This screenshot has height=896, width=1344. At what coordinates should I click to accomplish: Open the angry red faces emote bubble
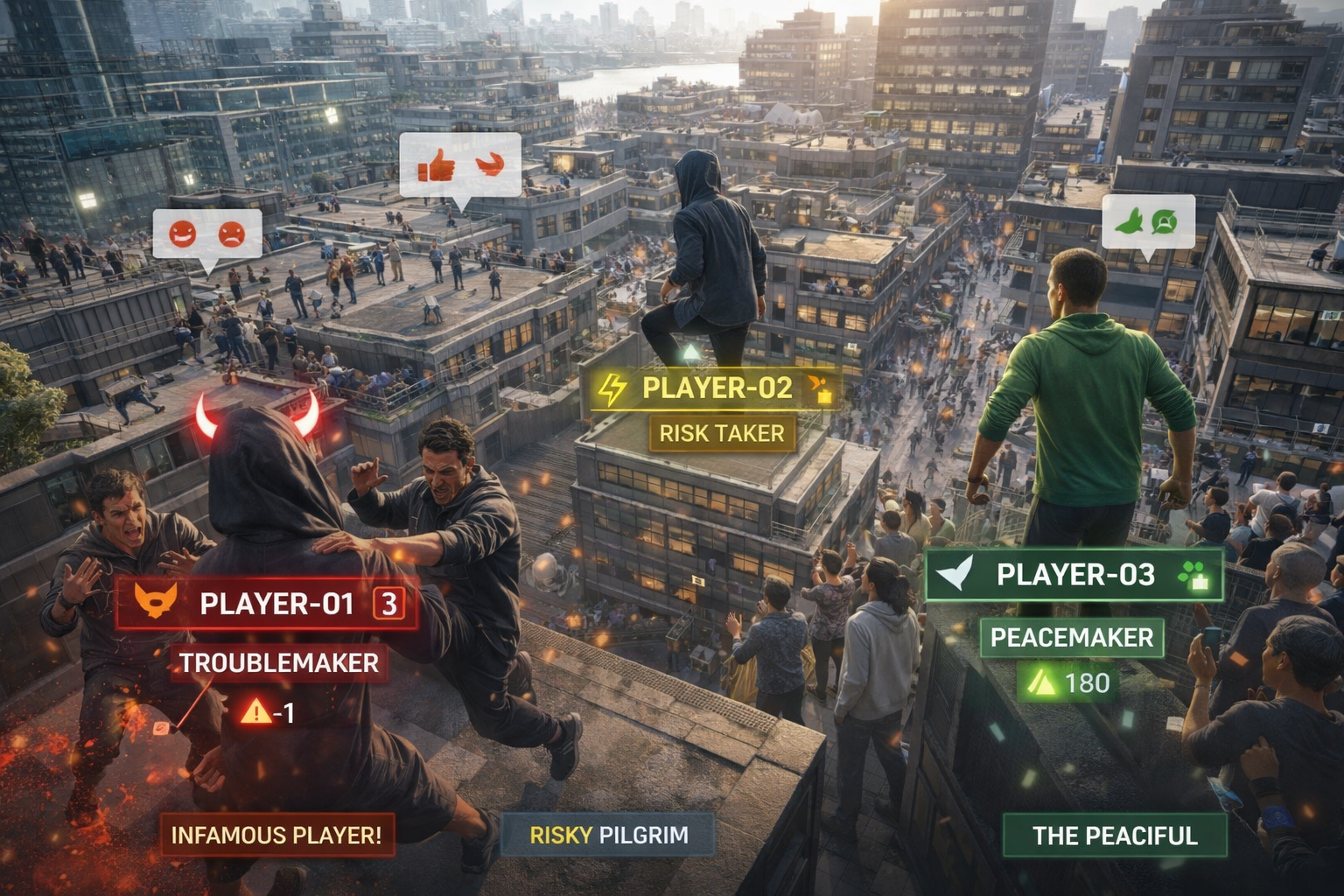206,234
